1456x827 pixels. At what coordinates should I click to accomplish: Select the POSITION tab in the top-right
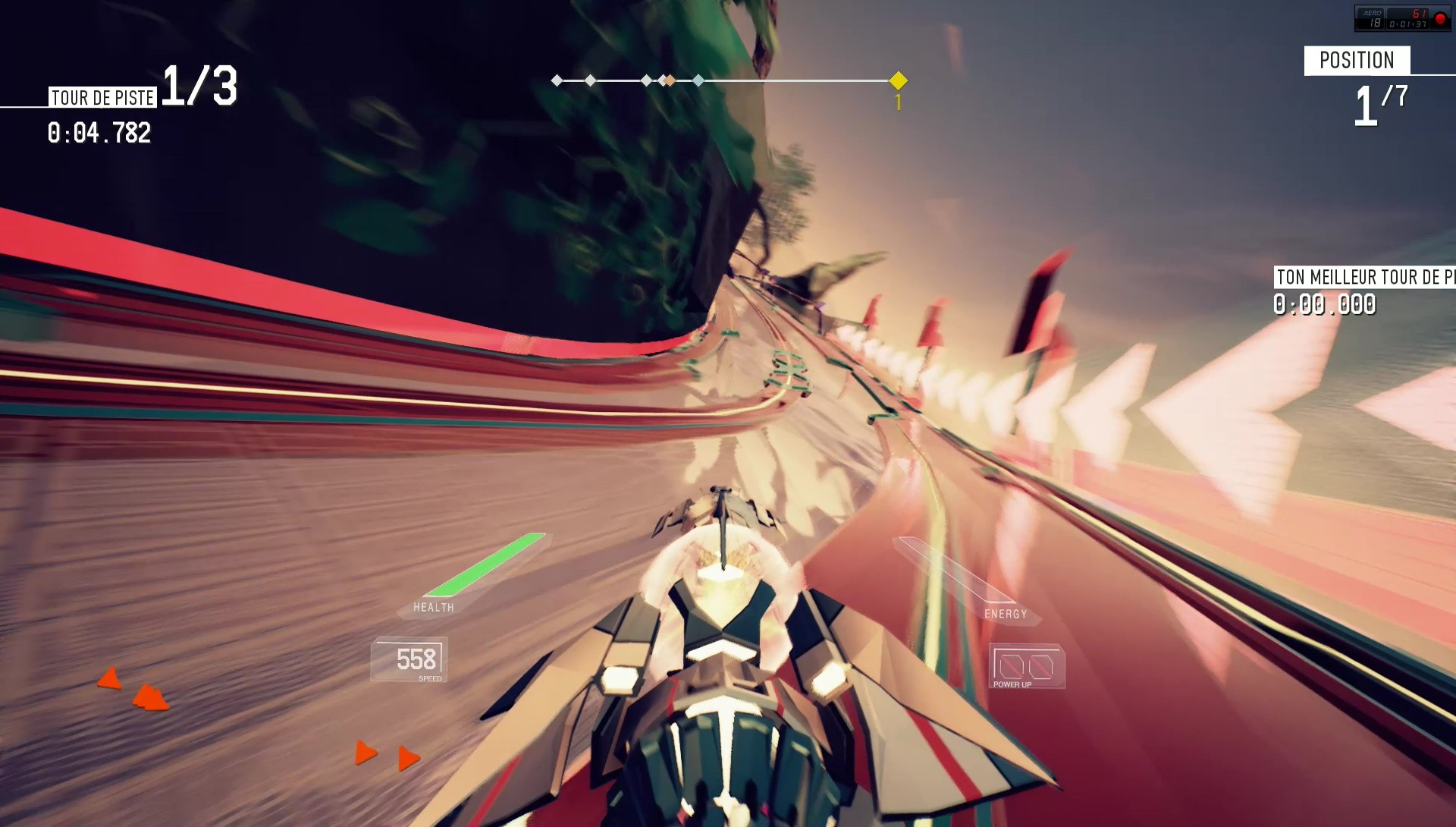[x=1357, y=61]
